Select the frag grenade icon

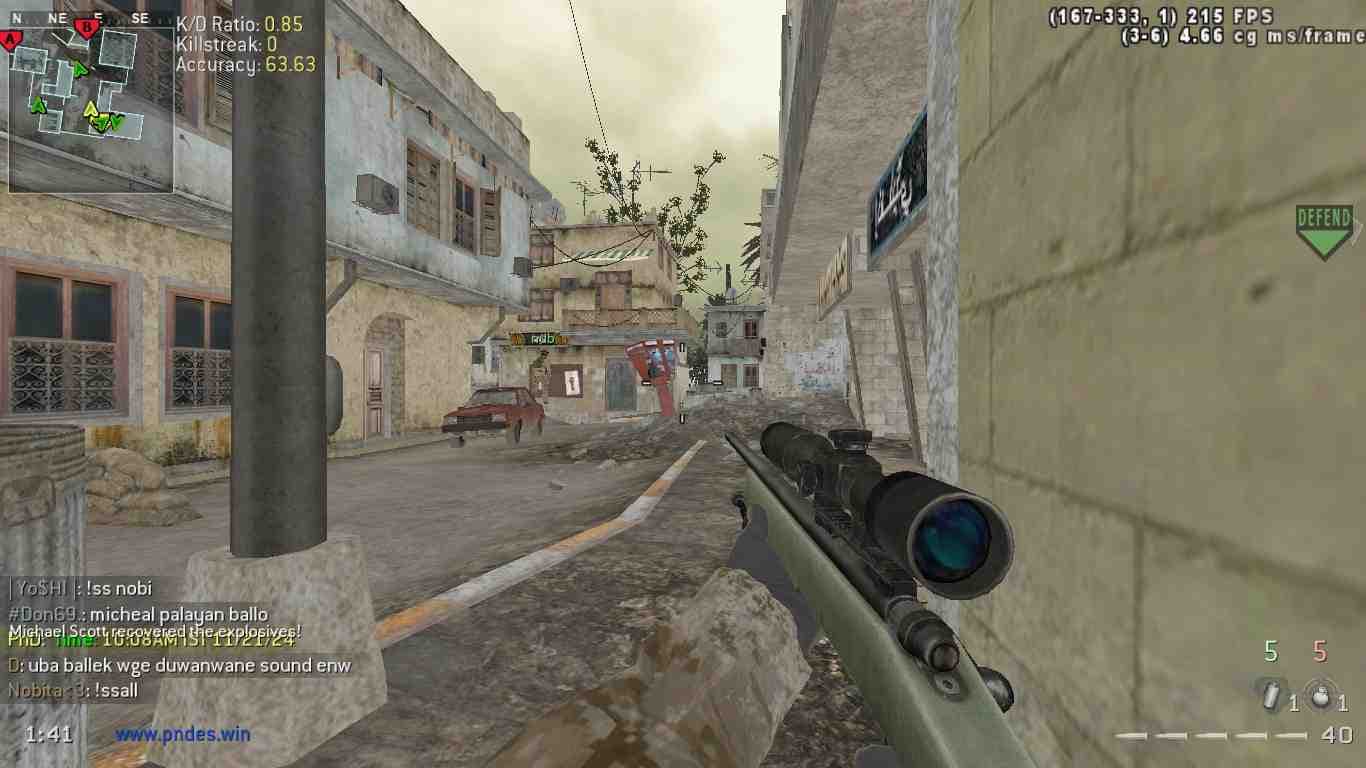tap(1320, 695)
